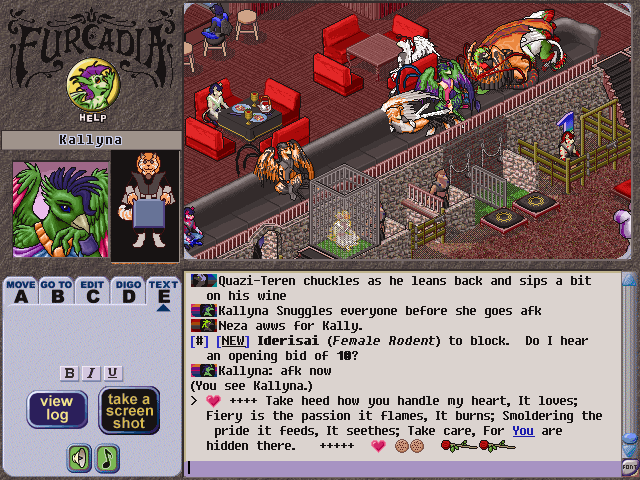This screenshot has height=480, width=640.
Task: Toggle music with the note icon
Action: coord(106,458)
